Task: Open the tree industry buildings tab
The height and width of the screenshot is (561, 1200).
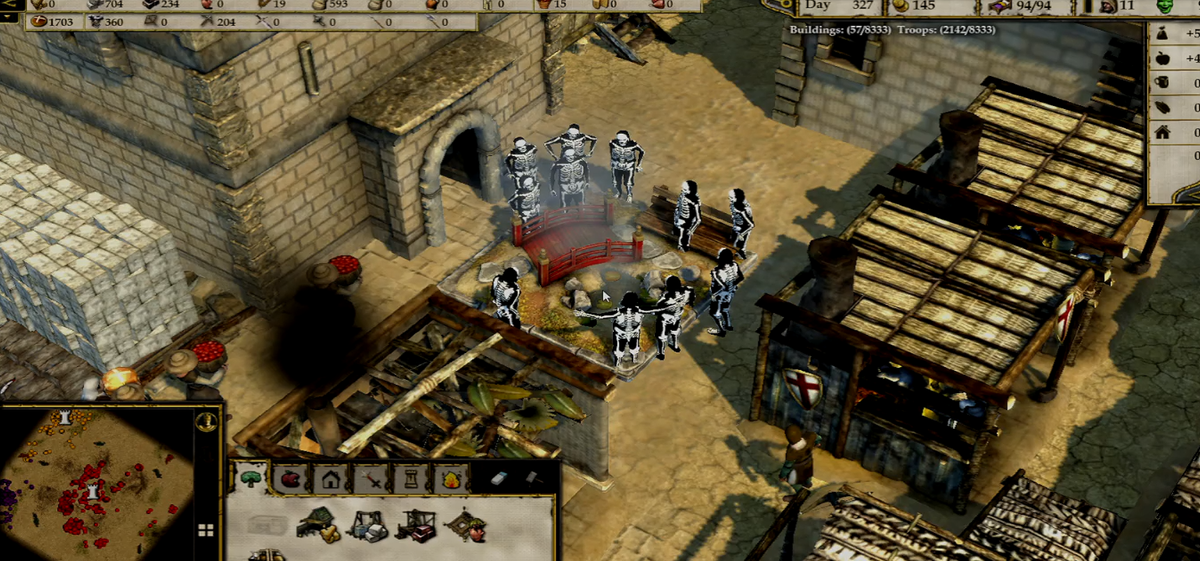Action: pos(250,478)
